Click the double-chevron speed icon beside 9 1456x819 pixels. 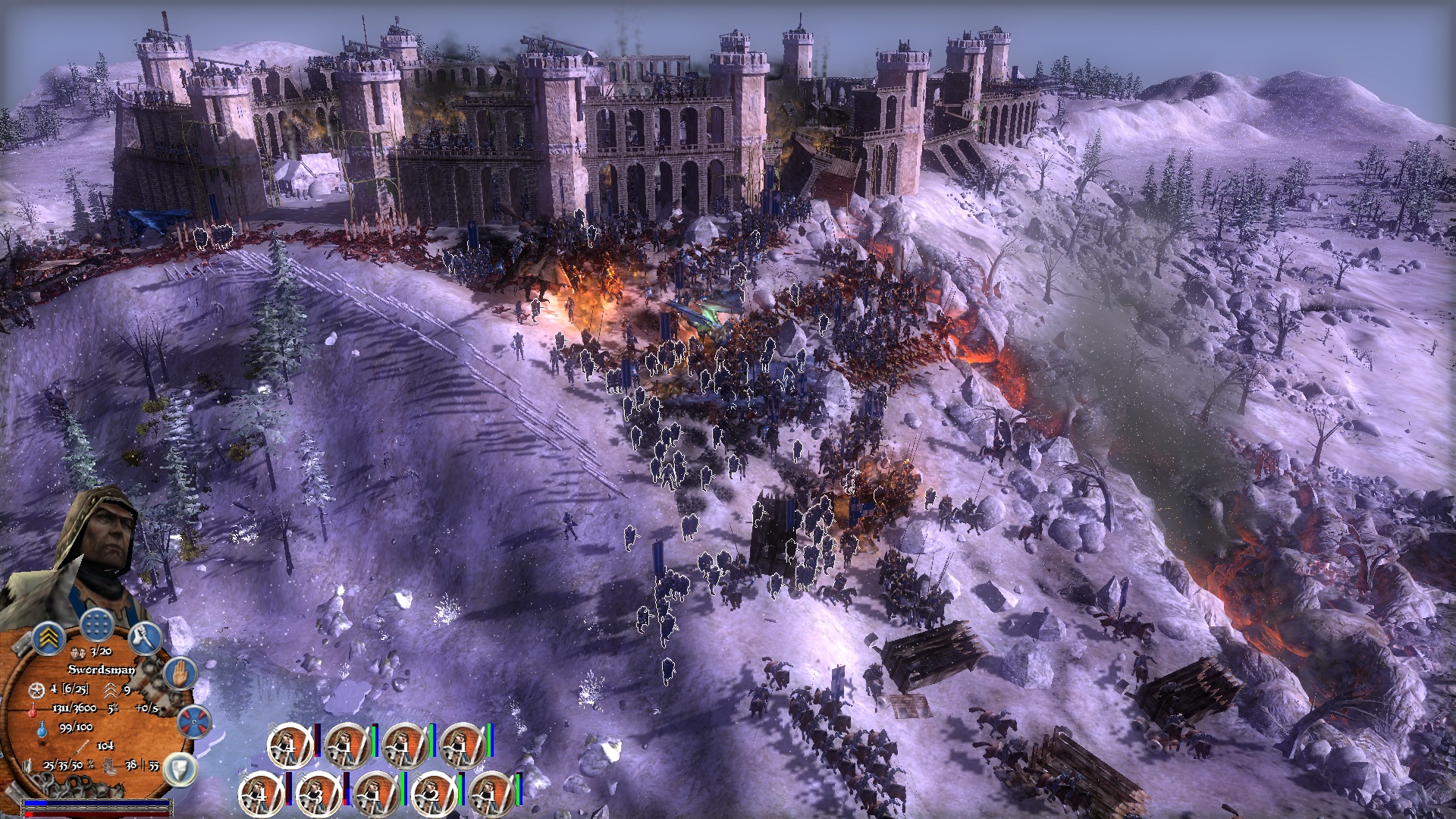click(111, 691)
